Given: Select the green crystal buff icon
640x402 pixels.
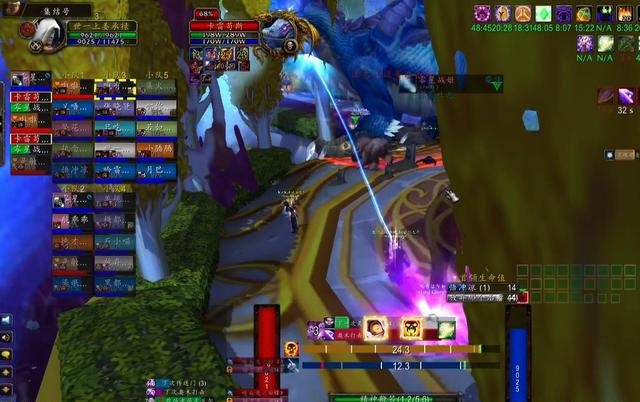Looking at the screenshot, I should 543,14.
